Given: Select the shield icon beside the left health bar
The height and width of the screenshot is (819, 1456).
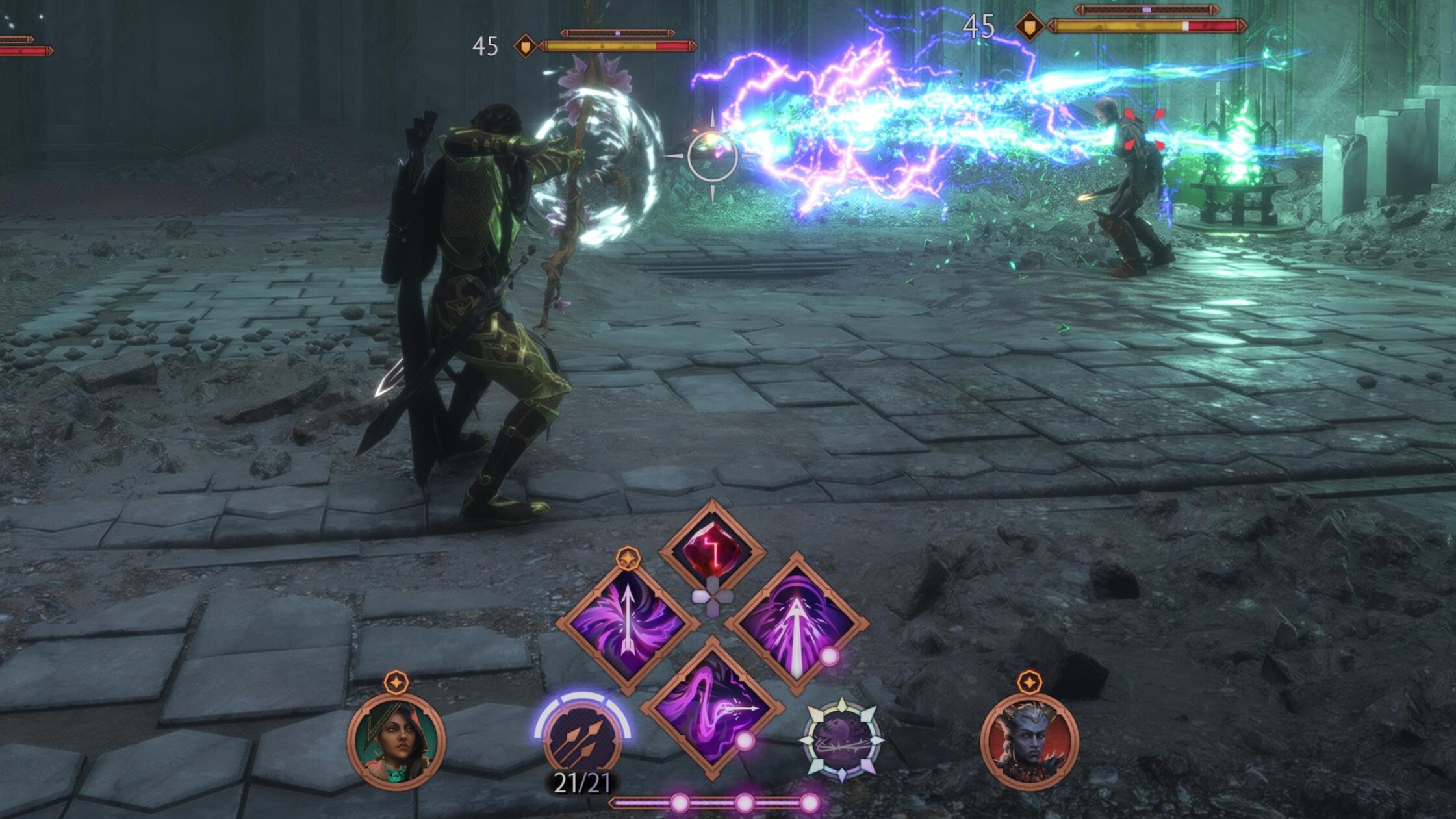Looking at the screenshot, I should 528,47.
